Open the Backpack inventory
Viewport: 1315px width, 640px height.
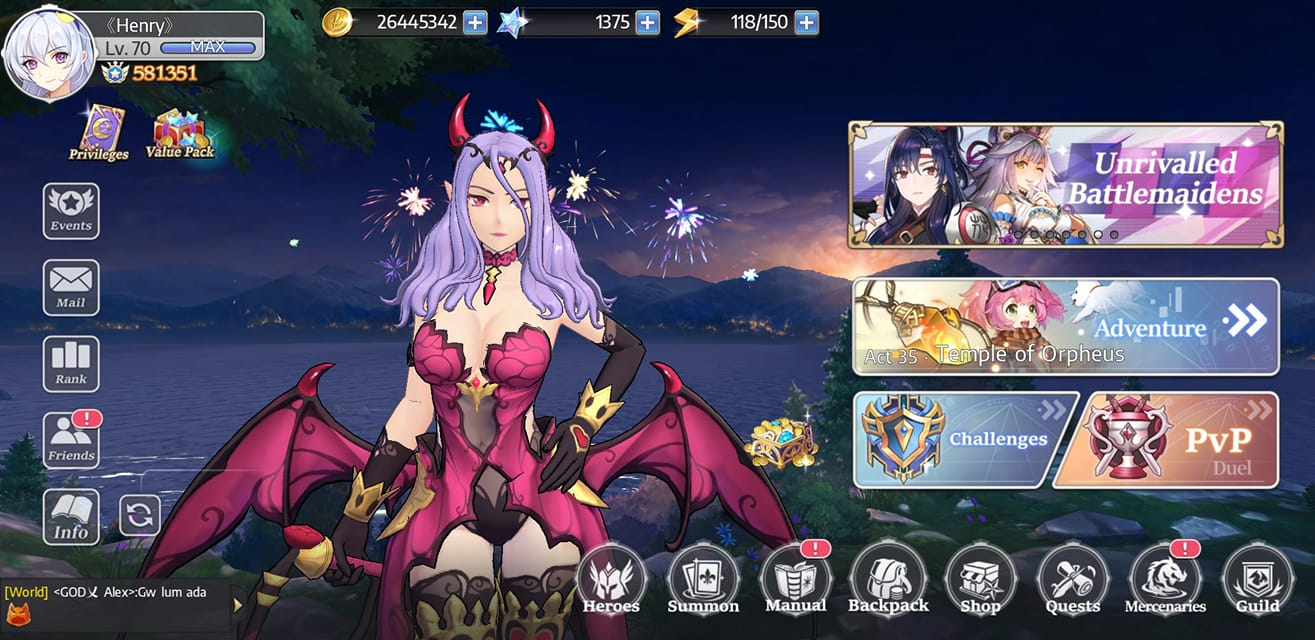[887, 581]
